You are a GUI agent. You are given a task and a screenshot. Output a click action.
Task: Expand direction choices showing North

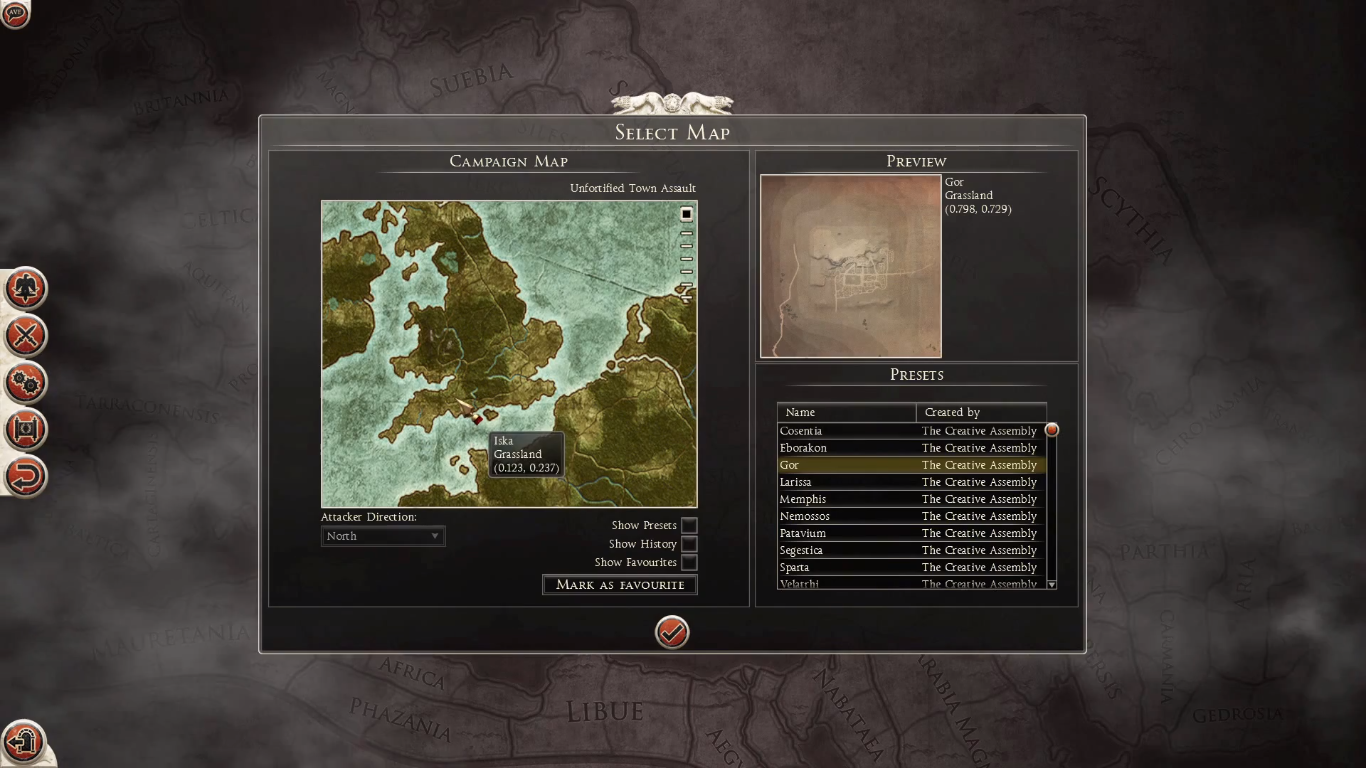tap(434, 536)
